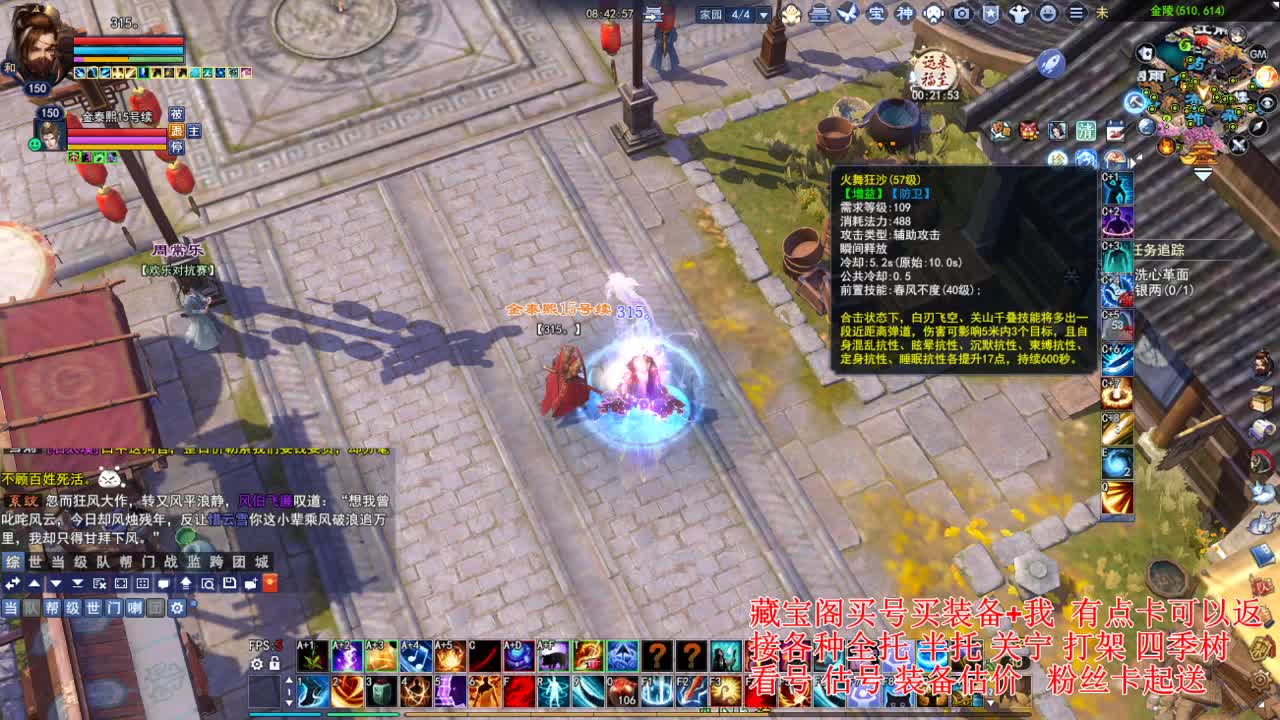
Task: Click the C+1 buff skill icon on right edge
Action: click(x=1117, y=190)
